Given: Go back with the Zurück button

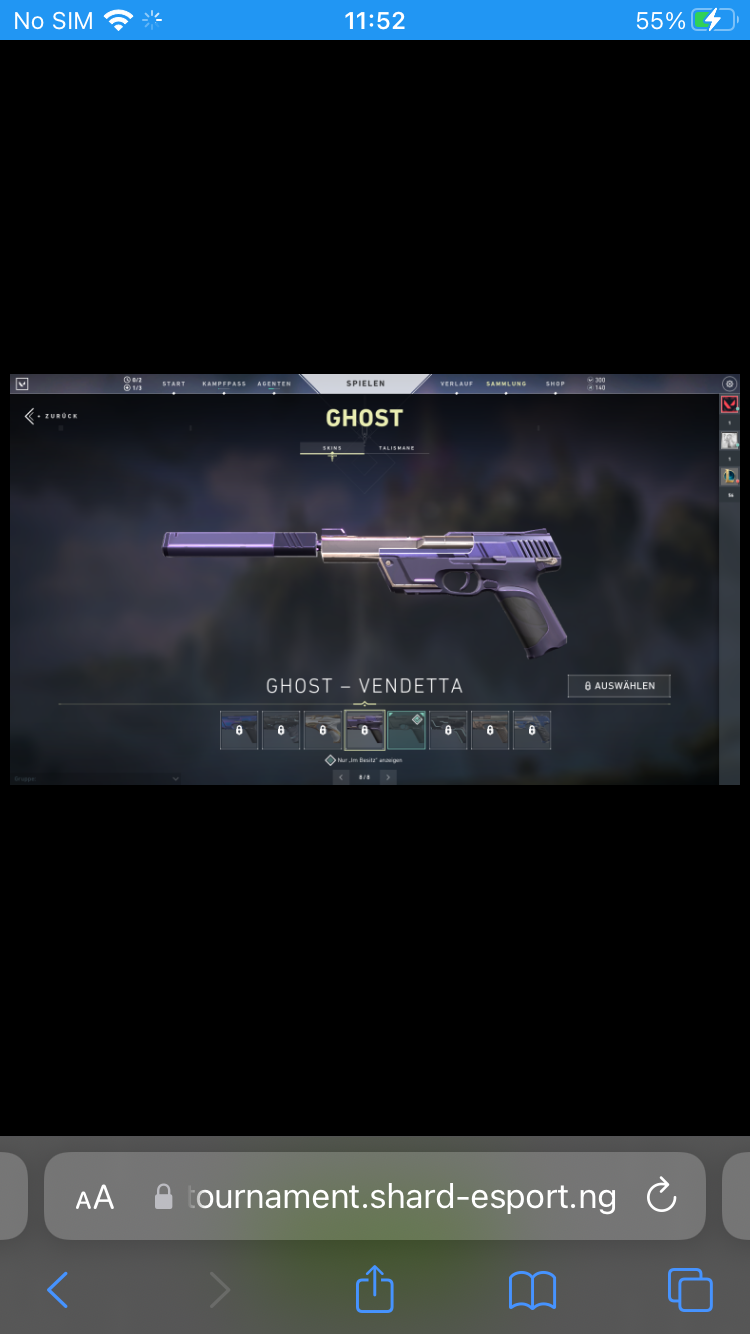Looking at the screenshot, I should click(52, 416).
